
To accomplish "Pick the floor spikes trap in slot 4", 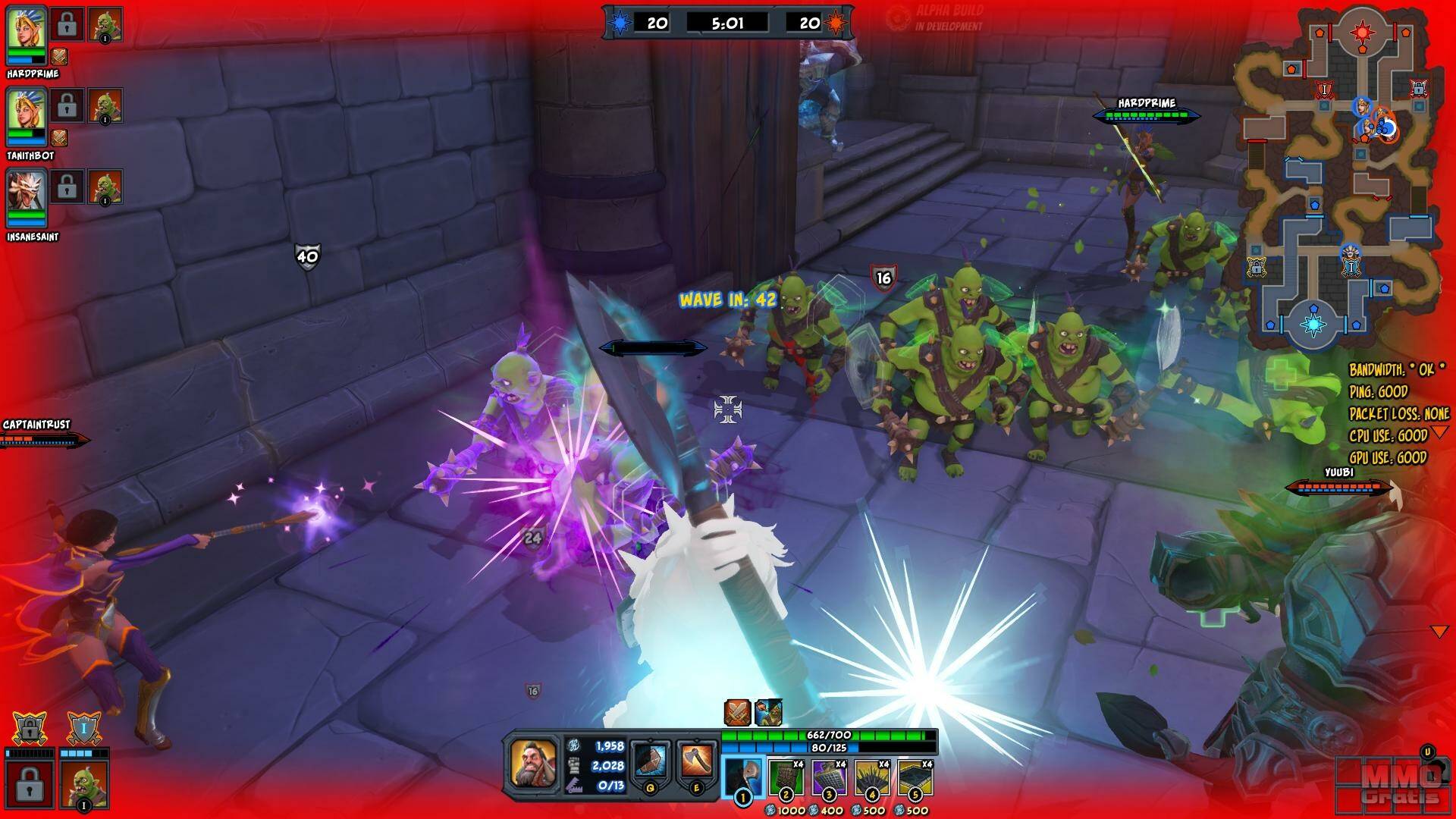I will point(873,777).
